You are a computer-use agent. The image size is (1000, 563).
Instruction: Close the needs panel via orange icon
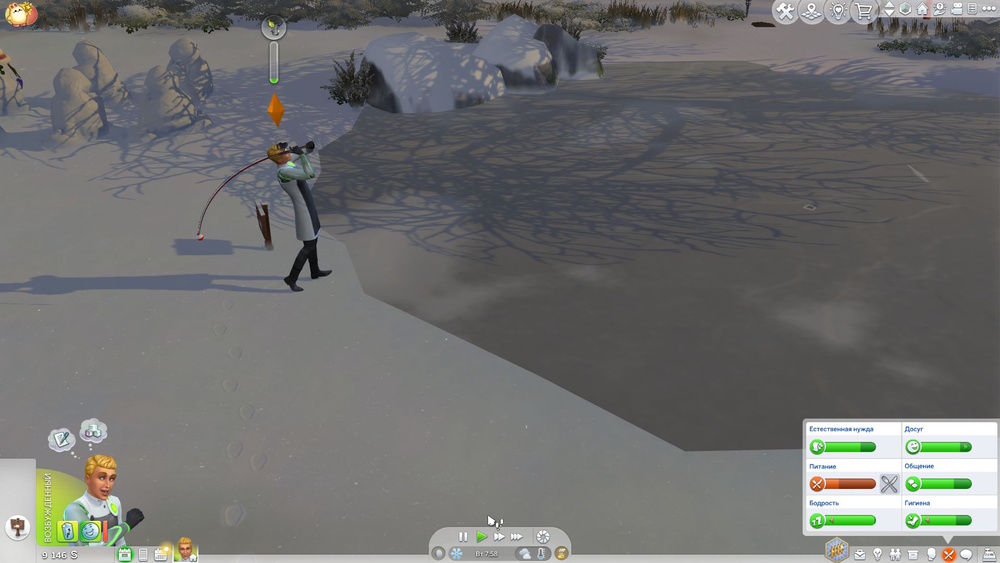pos(949,554)
